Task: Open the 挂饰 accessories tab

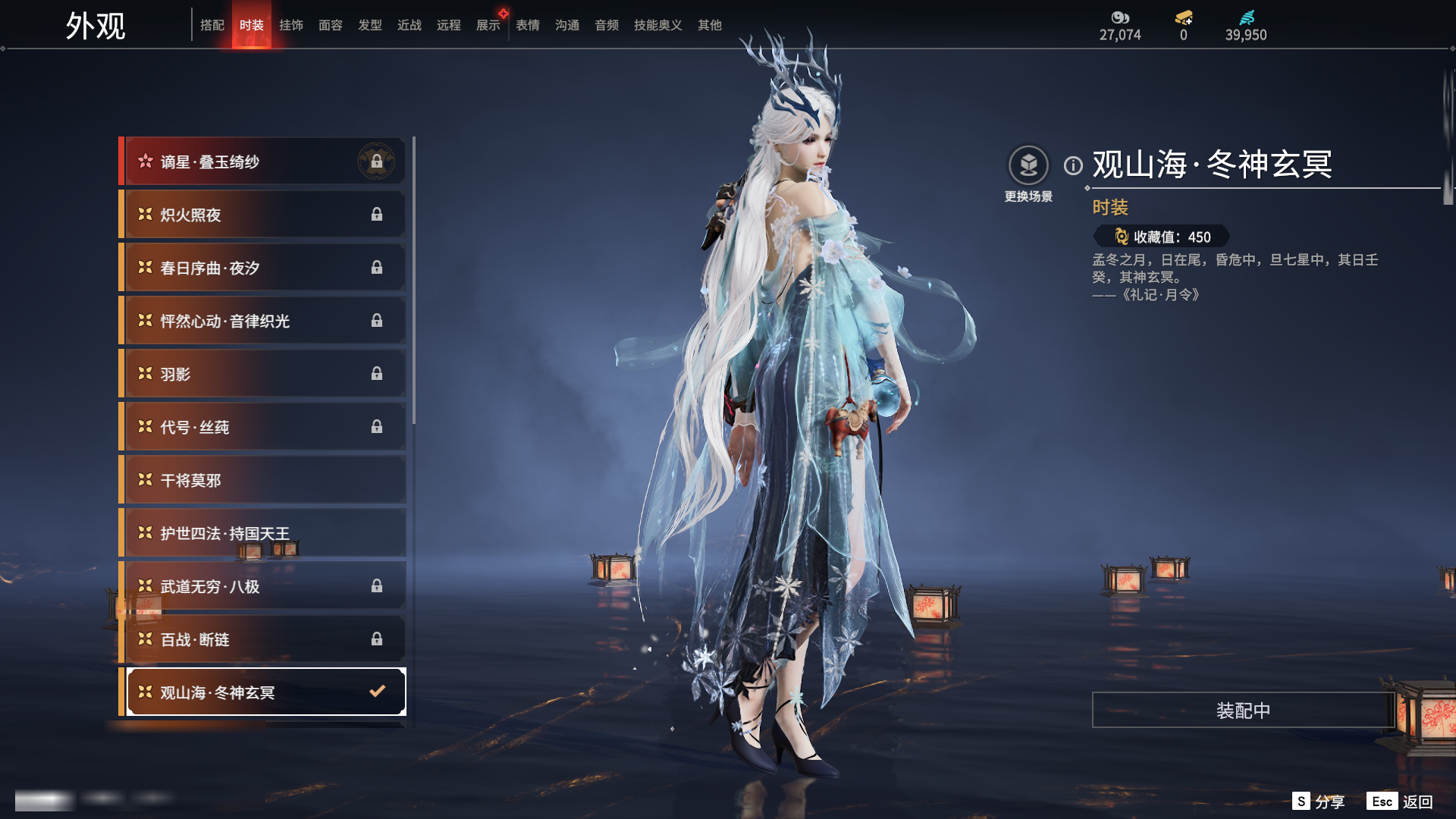Action: [291, 25]
